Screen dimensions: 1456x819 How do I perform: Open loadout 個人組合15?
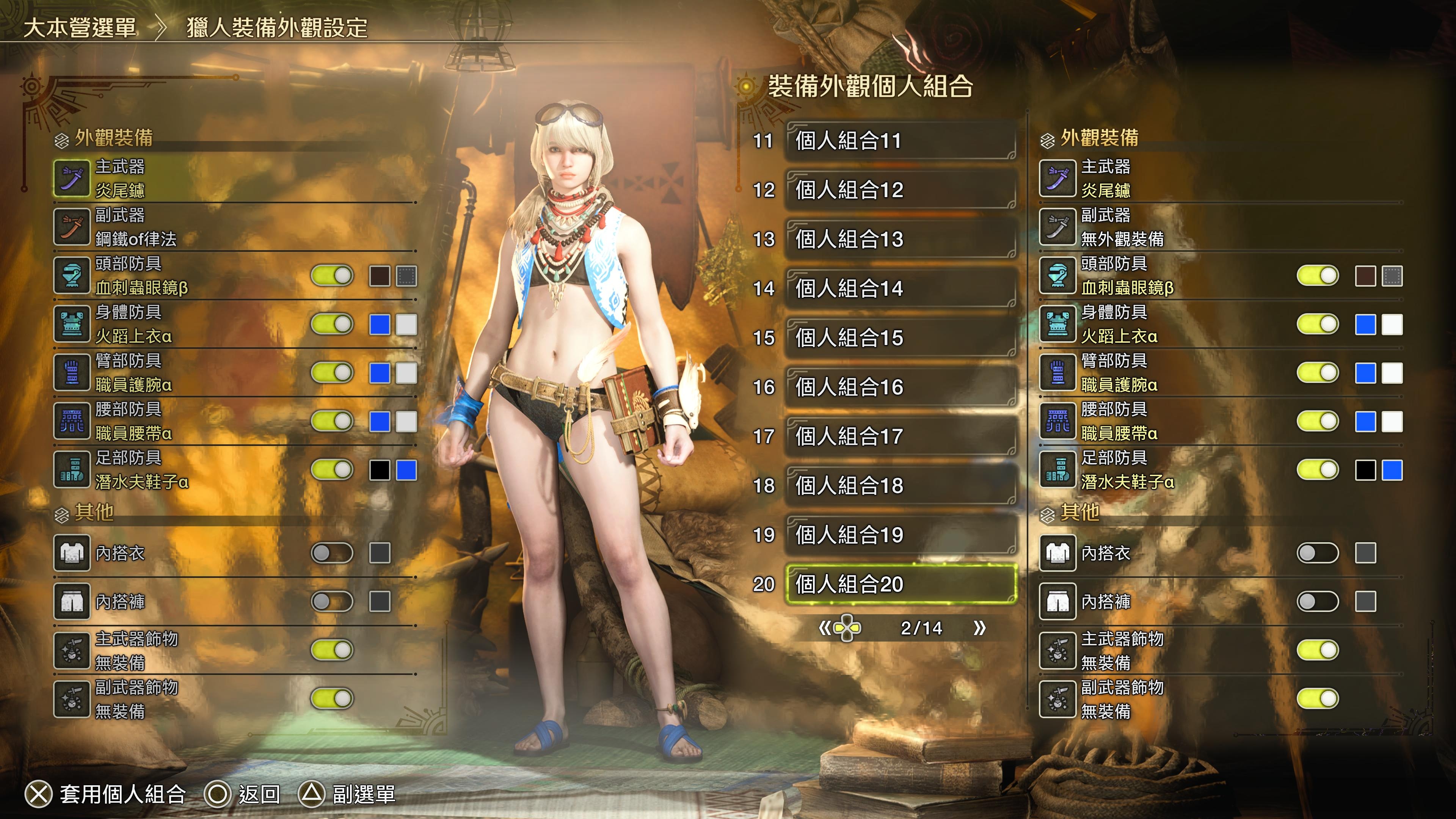click(901, 337)
